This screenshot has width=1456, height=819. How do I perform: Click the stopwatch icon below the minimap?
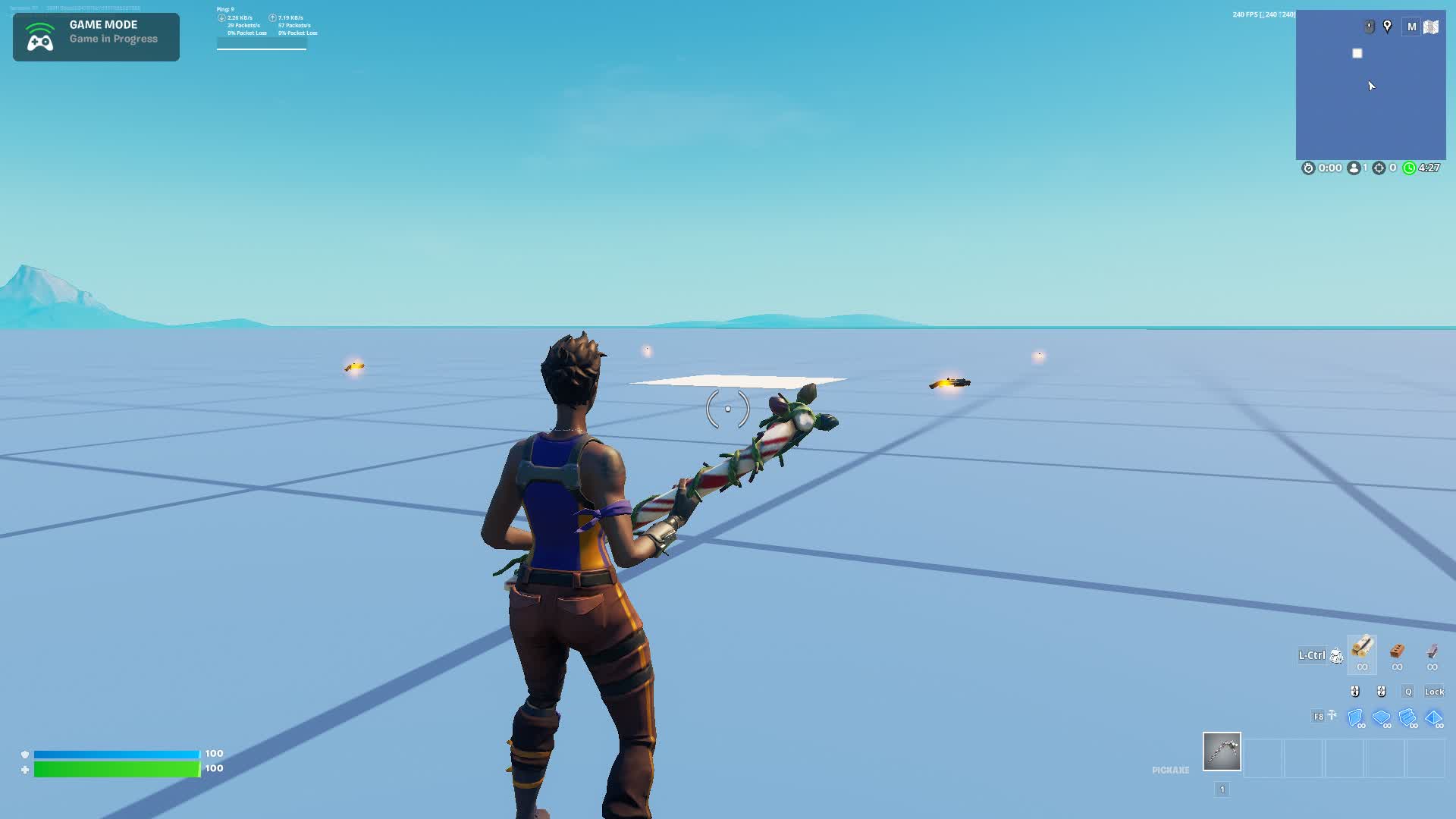point(1309,168)
